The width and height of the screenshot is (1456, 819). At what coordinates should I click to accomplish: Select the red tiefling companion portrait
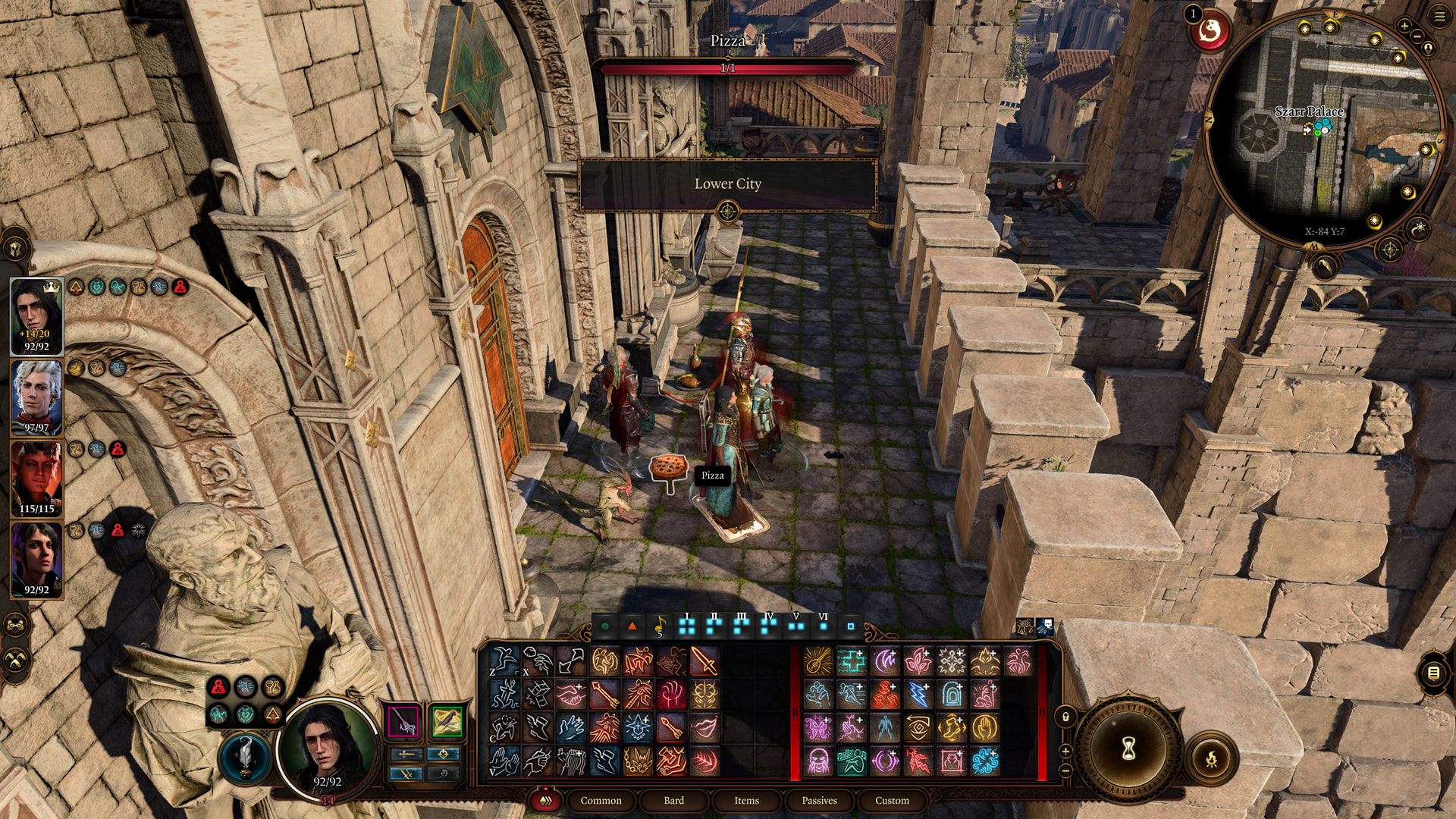click(x=36, y=478)
